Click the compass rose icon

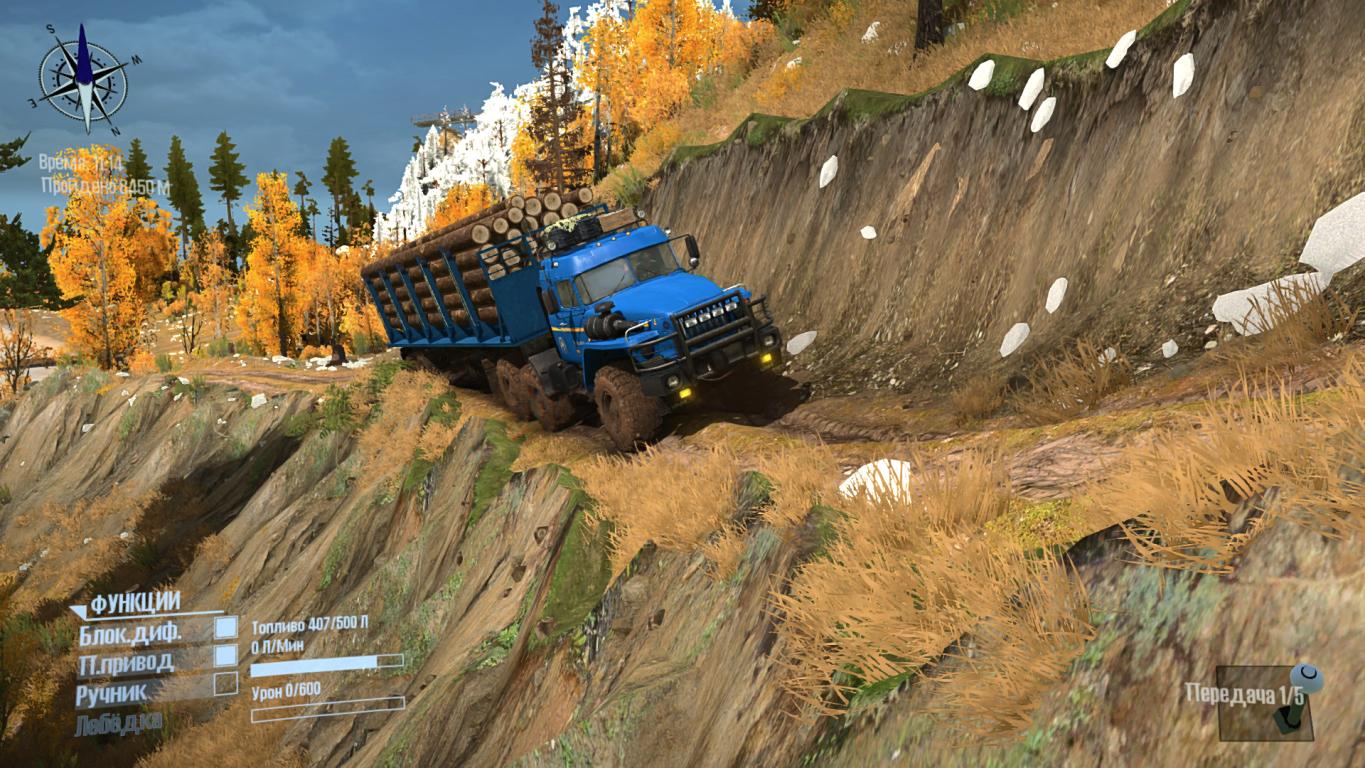(84, 78)
